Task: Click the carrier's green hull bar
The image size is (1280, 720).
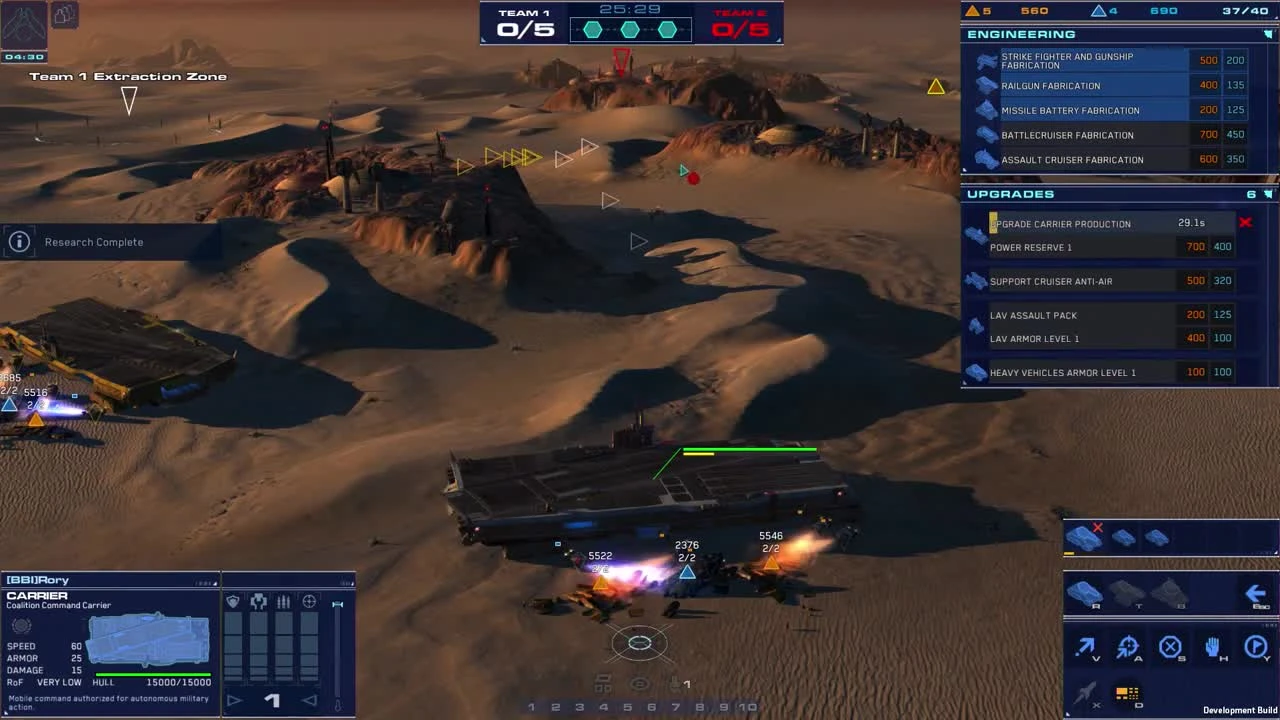Action: tap(750, 449)
